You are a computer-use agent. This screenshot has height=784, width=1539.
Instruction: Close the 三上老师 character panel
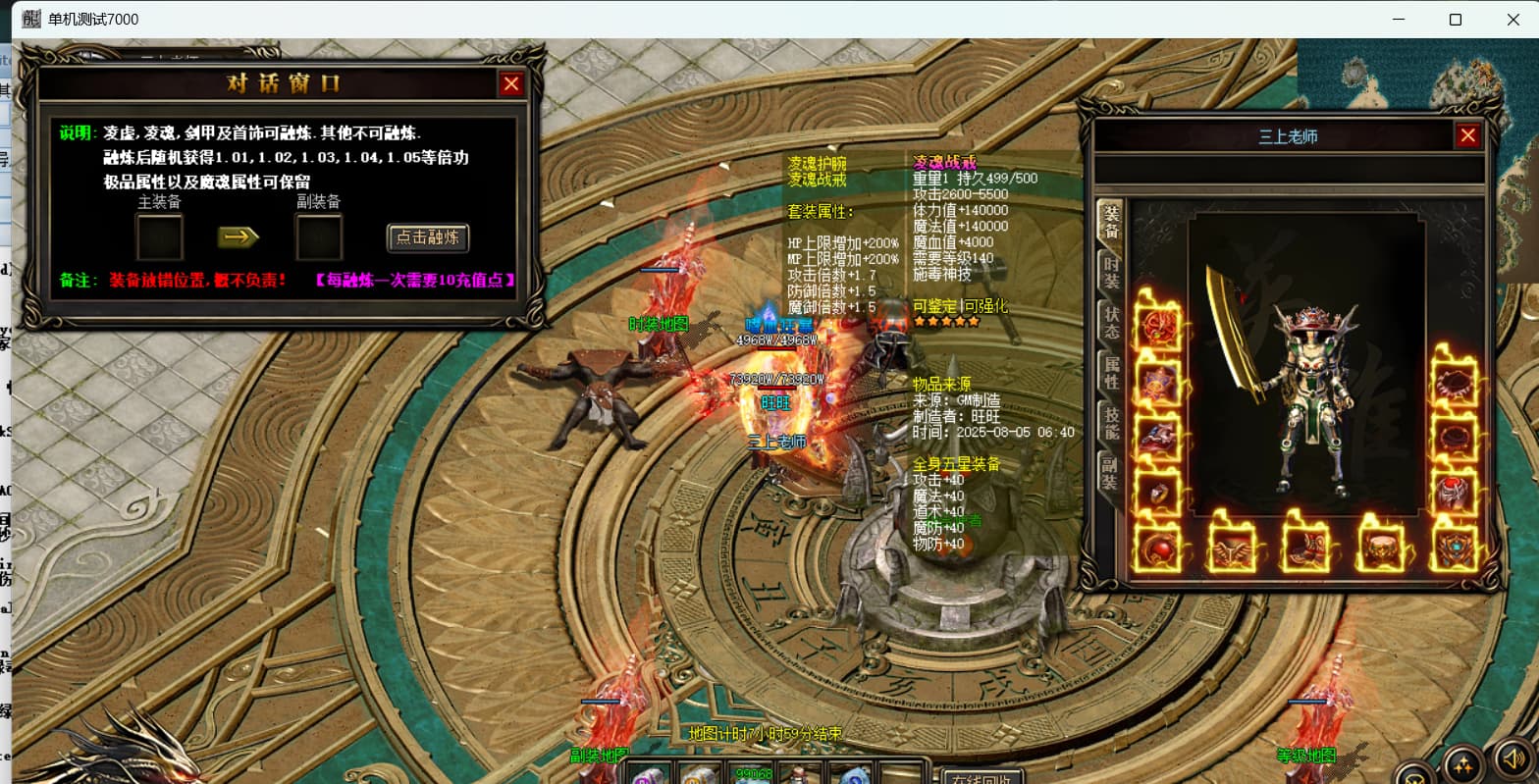[x=1467, y=136]
